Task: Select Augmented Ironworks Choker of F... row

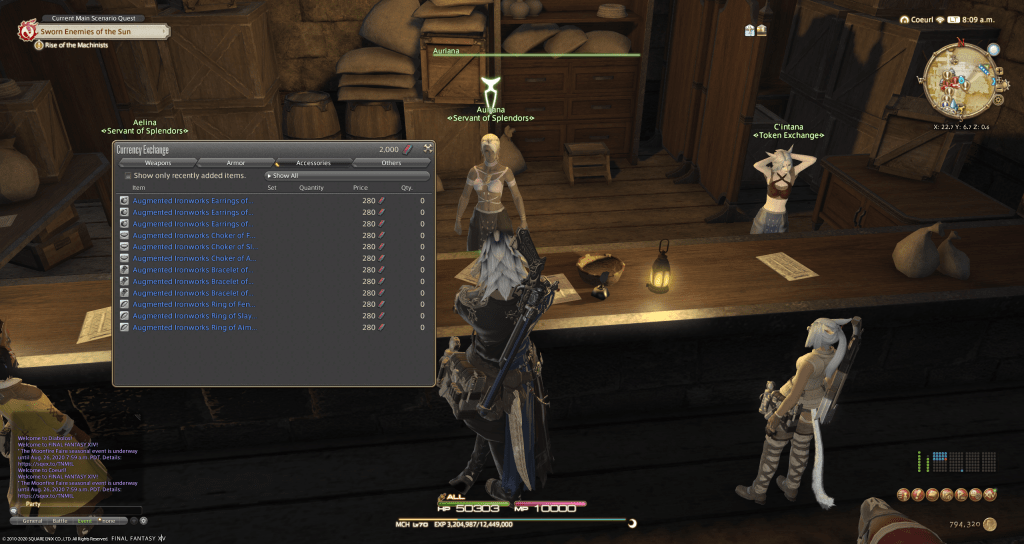Action: coord(190,235)
